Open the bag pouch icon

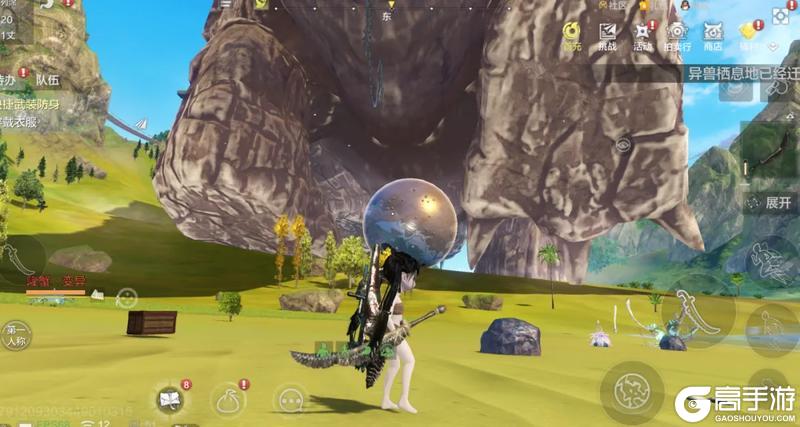[x=228, y=400]
